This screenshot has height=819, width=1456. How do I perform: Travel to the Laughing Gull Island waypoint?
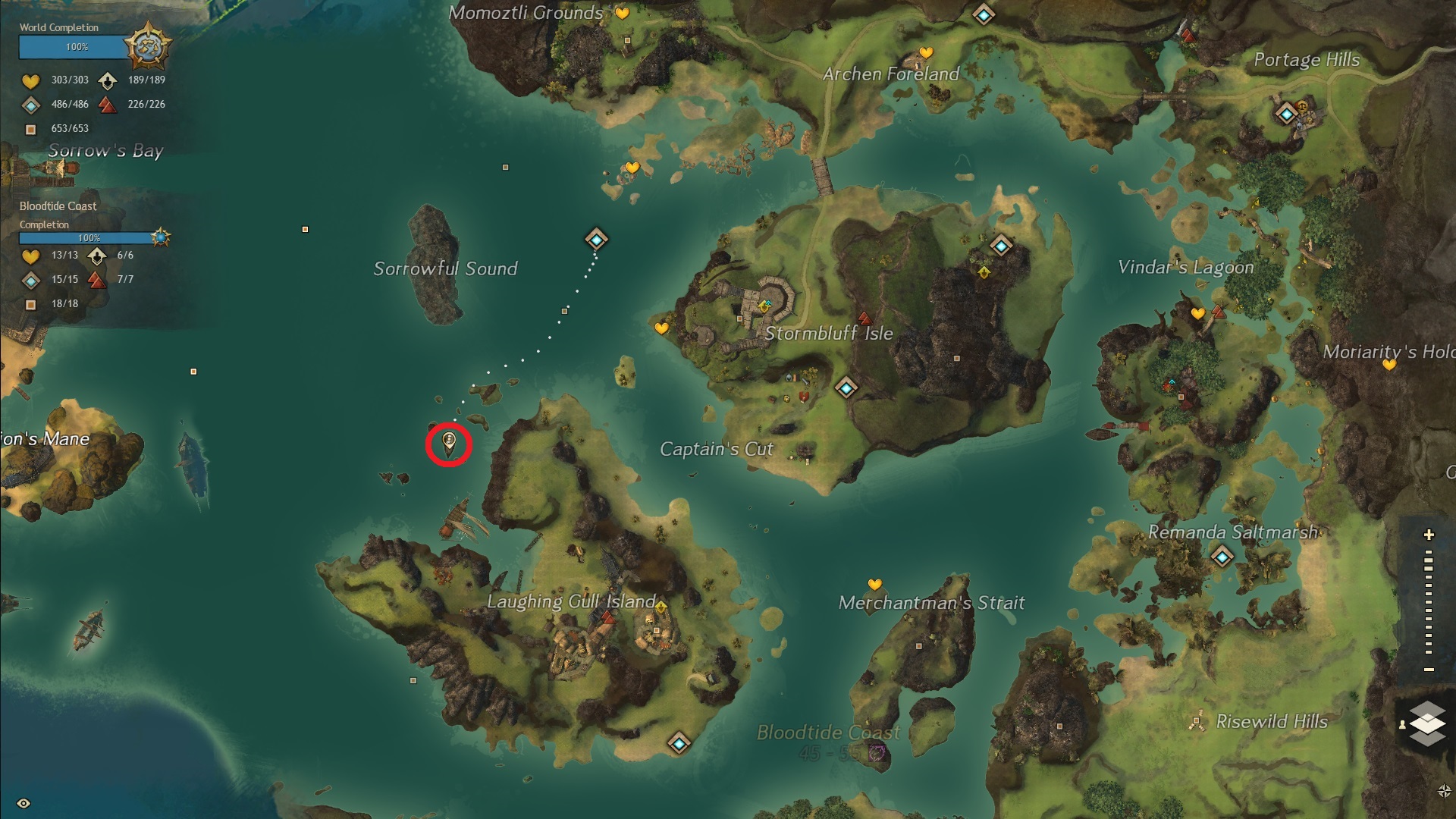pos(679,743)
